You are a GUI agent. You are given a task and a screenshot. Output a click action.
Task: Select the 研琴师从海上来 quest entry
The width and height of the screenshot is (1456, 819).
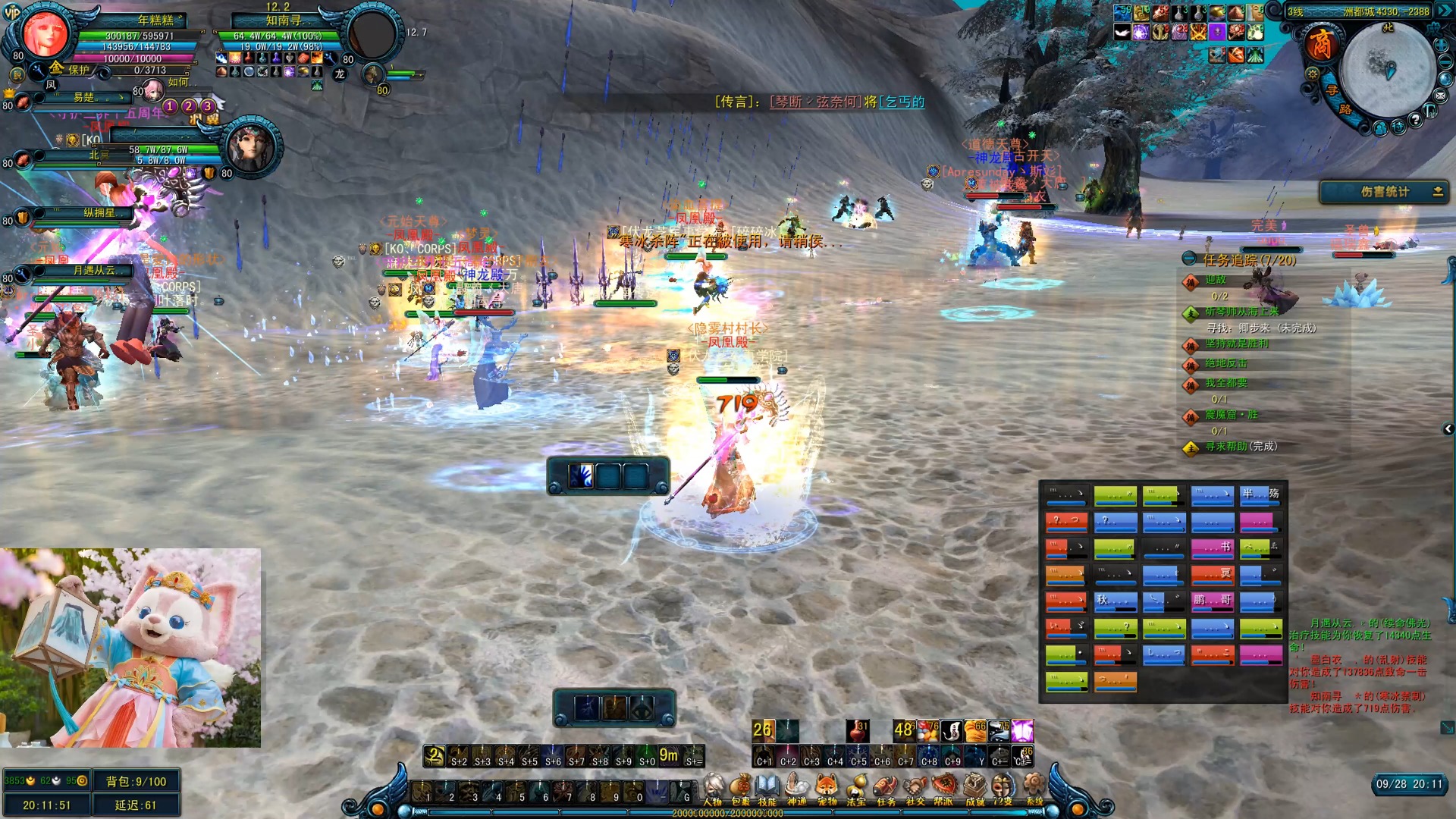tap(1241, 312)
